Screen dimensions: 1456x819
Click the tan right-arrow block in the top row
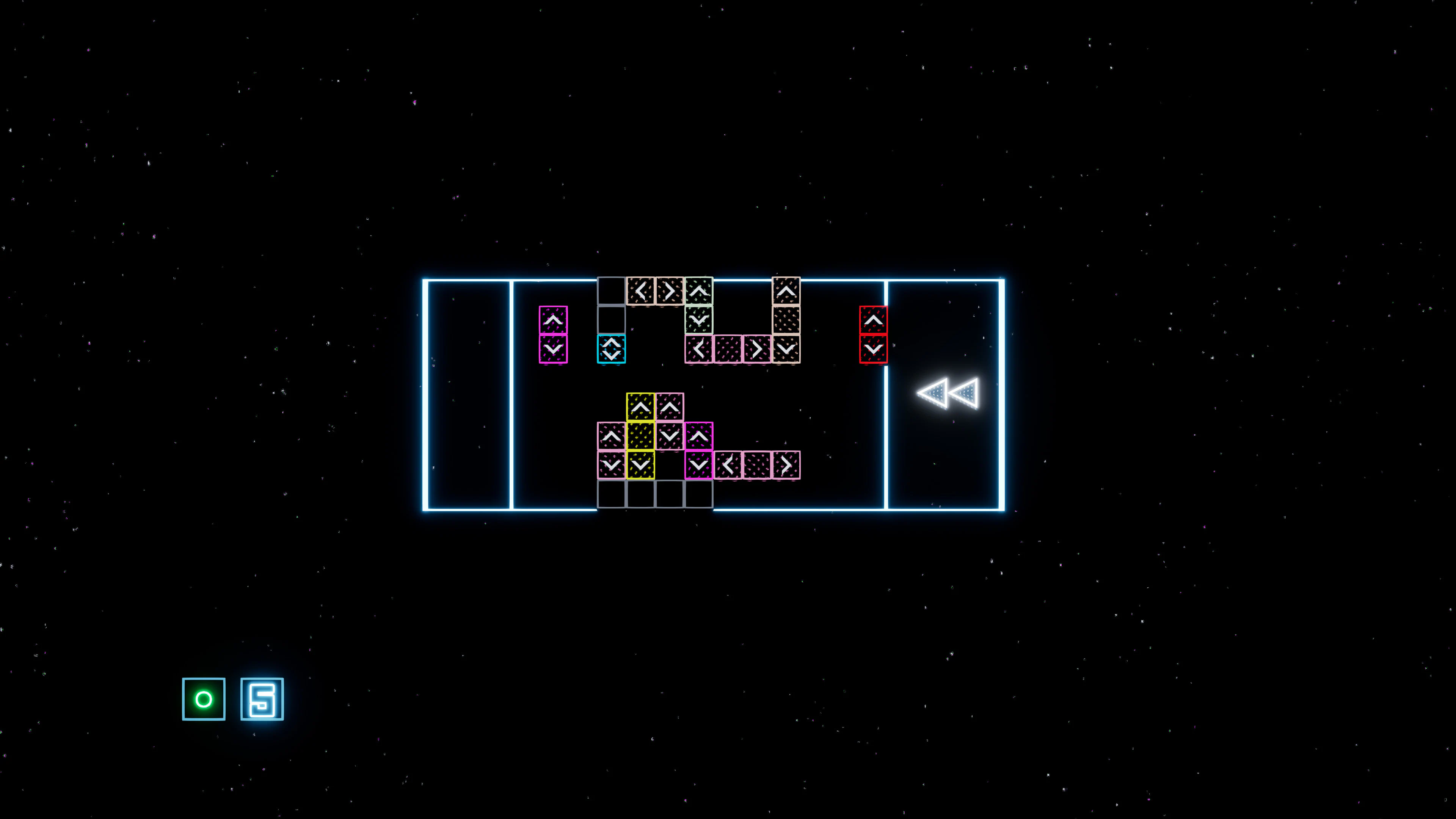pos(670,291)
